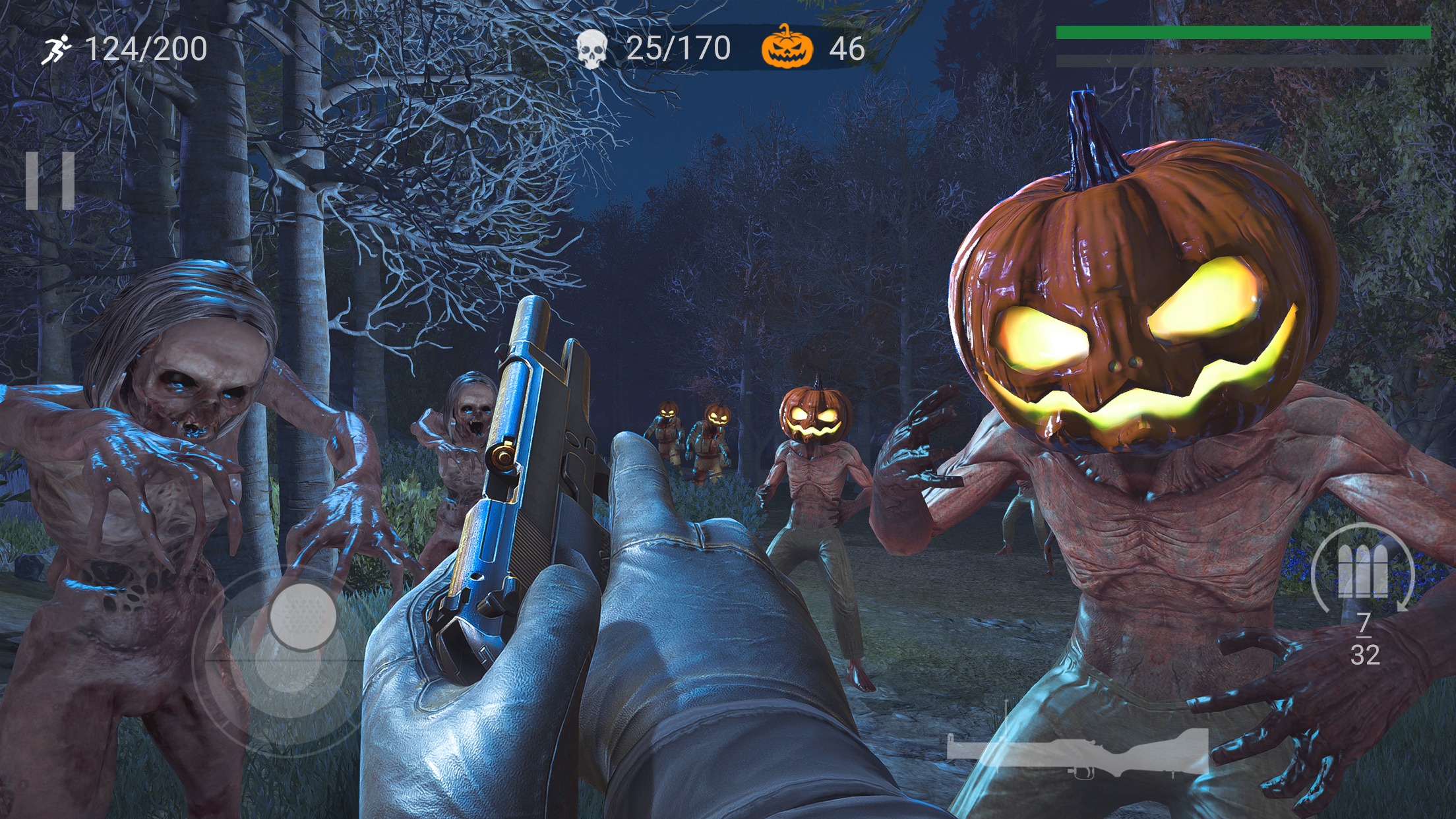Pause the game with the pause button
The image size is (1456, 819).
click(x=50, y=180)
